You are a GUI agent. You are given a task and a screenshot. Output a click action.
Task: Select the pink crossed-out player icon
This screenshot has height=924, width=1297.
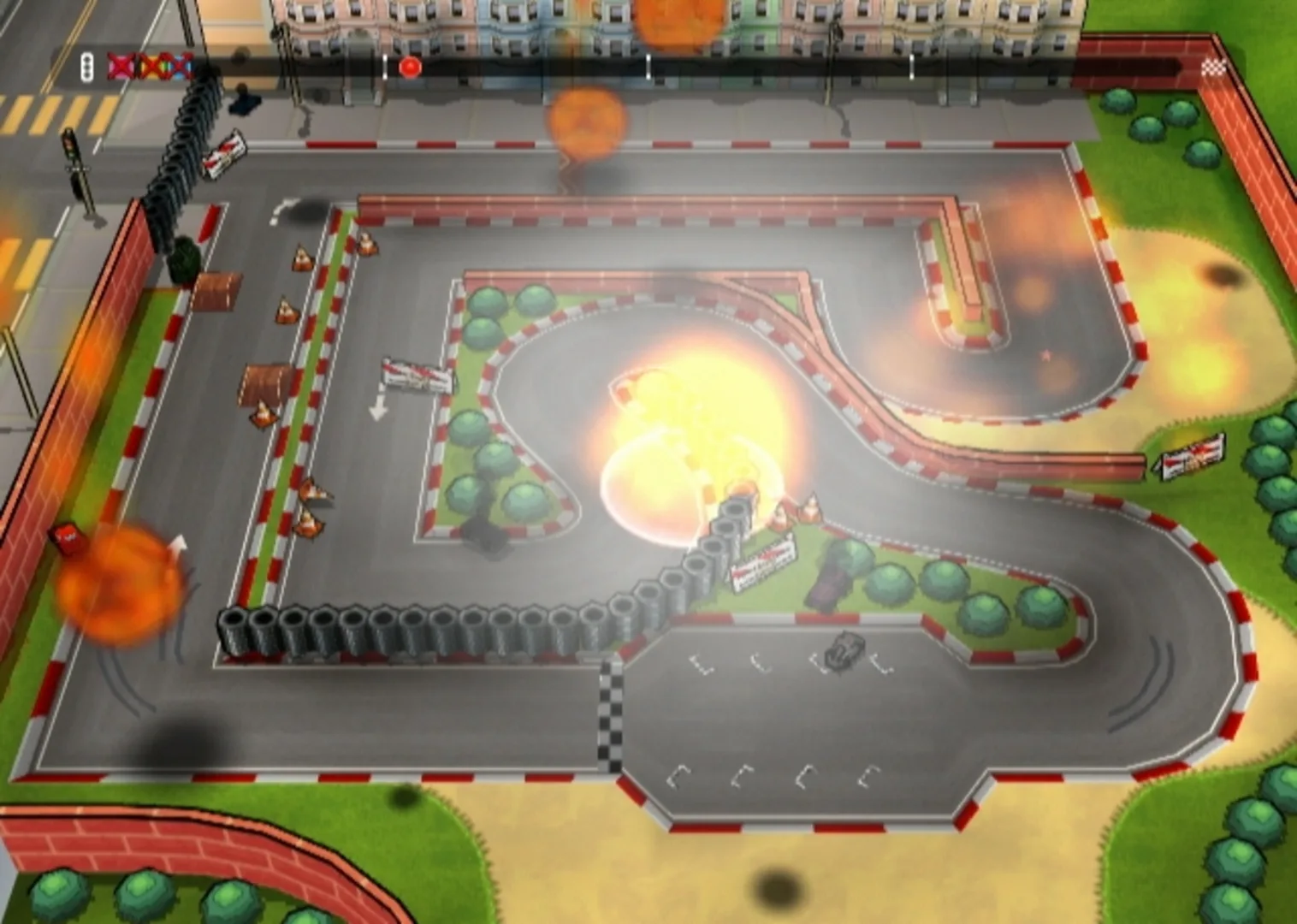[x=120, y=65]
